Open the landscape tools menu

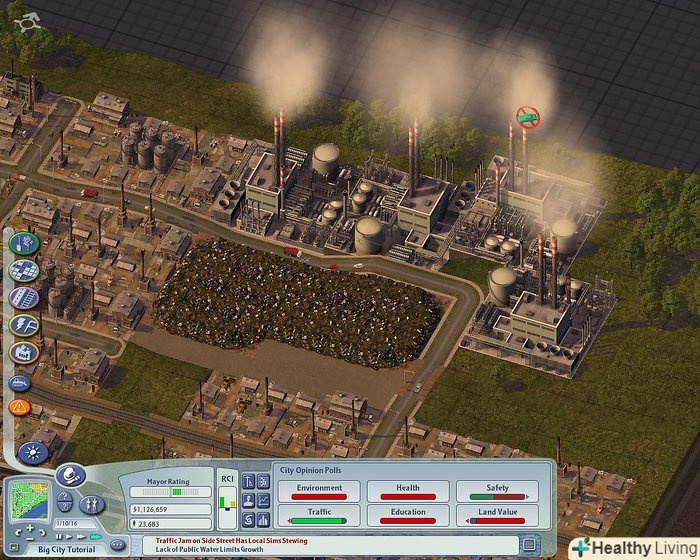(x=23, y=243)
